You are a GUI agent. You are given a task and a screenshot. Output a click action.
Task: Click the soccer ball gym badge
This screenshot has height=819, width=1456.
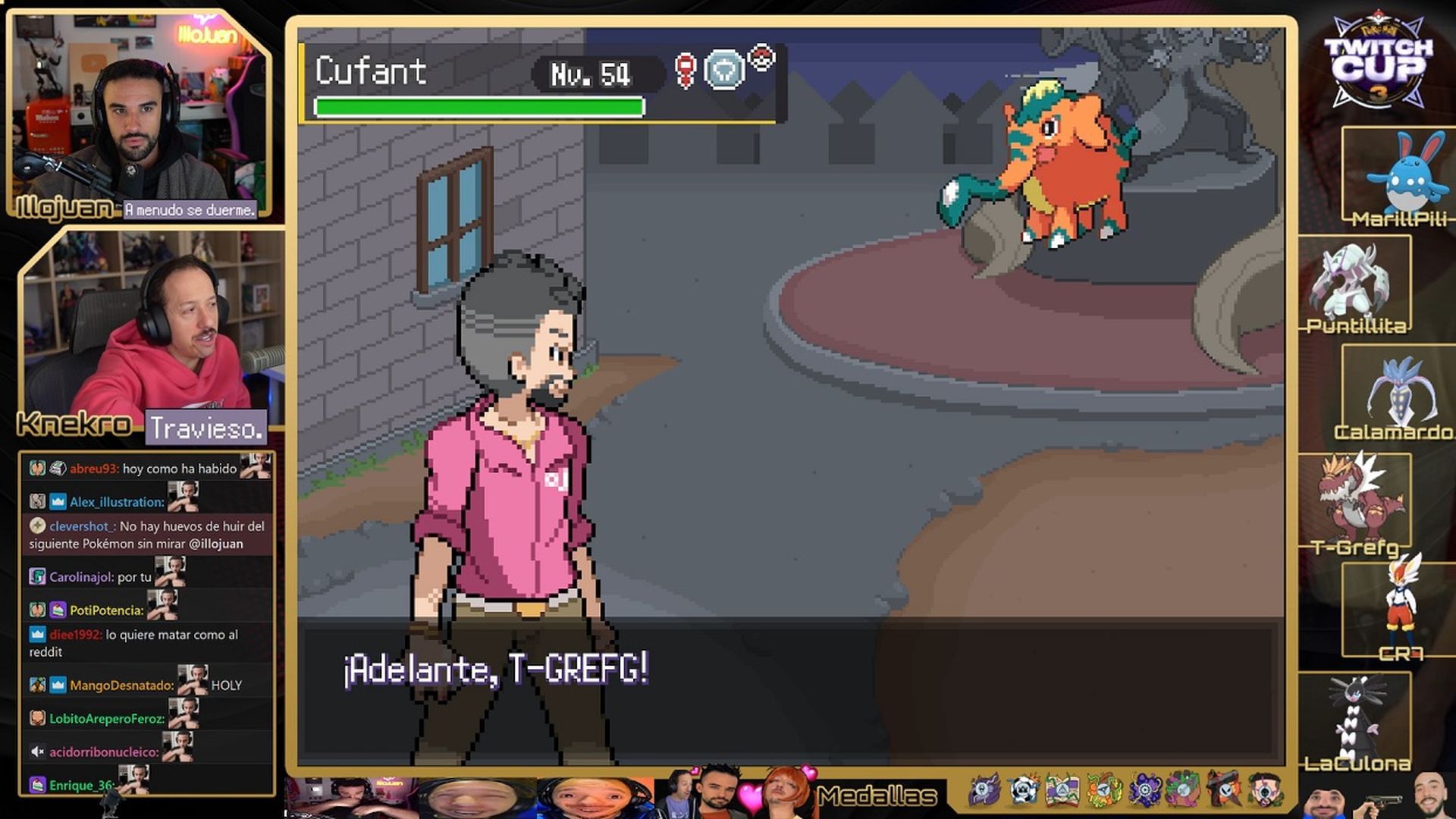click(1023, 792)
